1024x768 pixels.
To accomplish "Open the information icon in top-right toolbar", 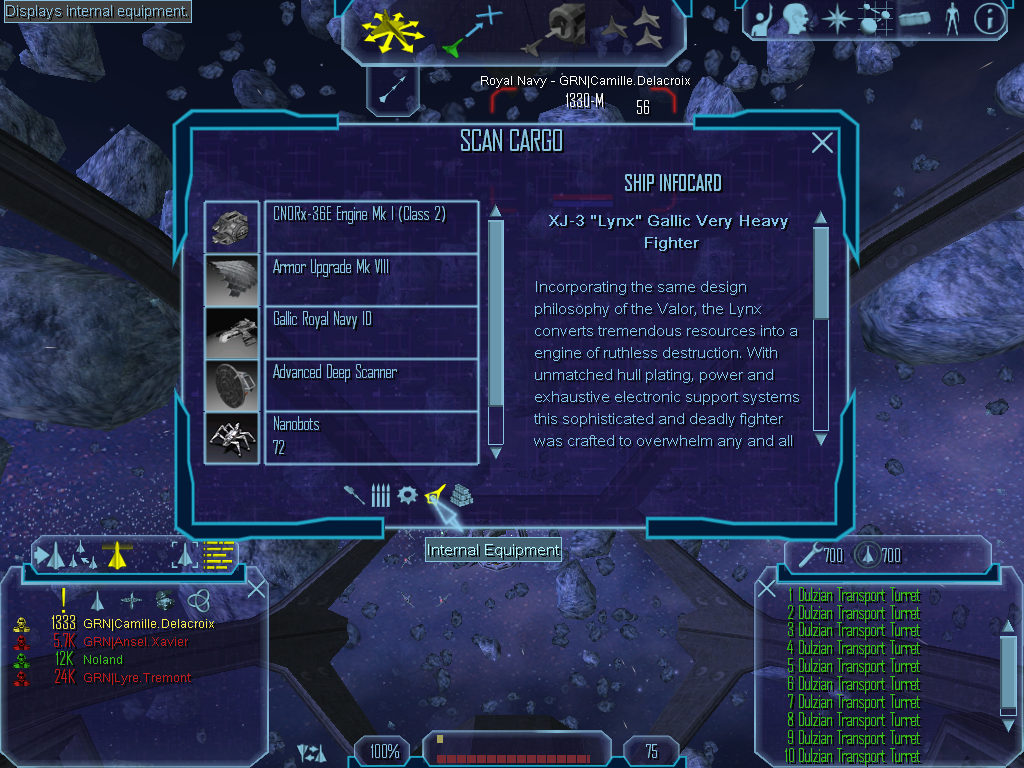I will click(x=988, y=19).
